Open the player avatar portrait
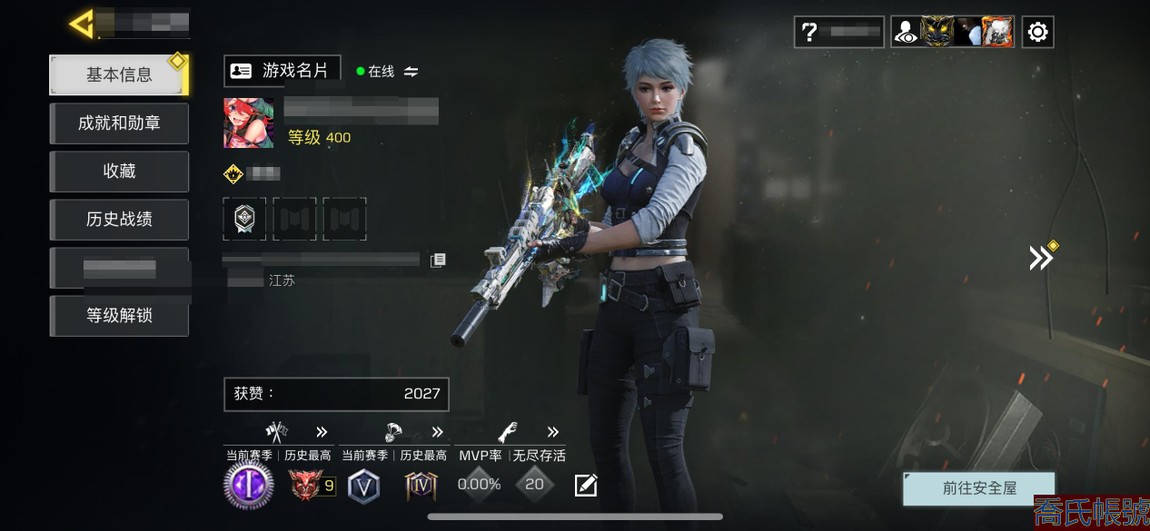This screenshot has width=1150, height=531. coord(248,123)
